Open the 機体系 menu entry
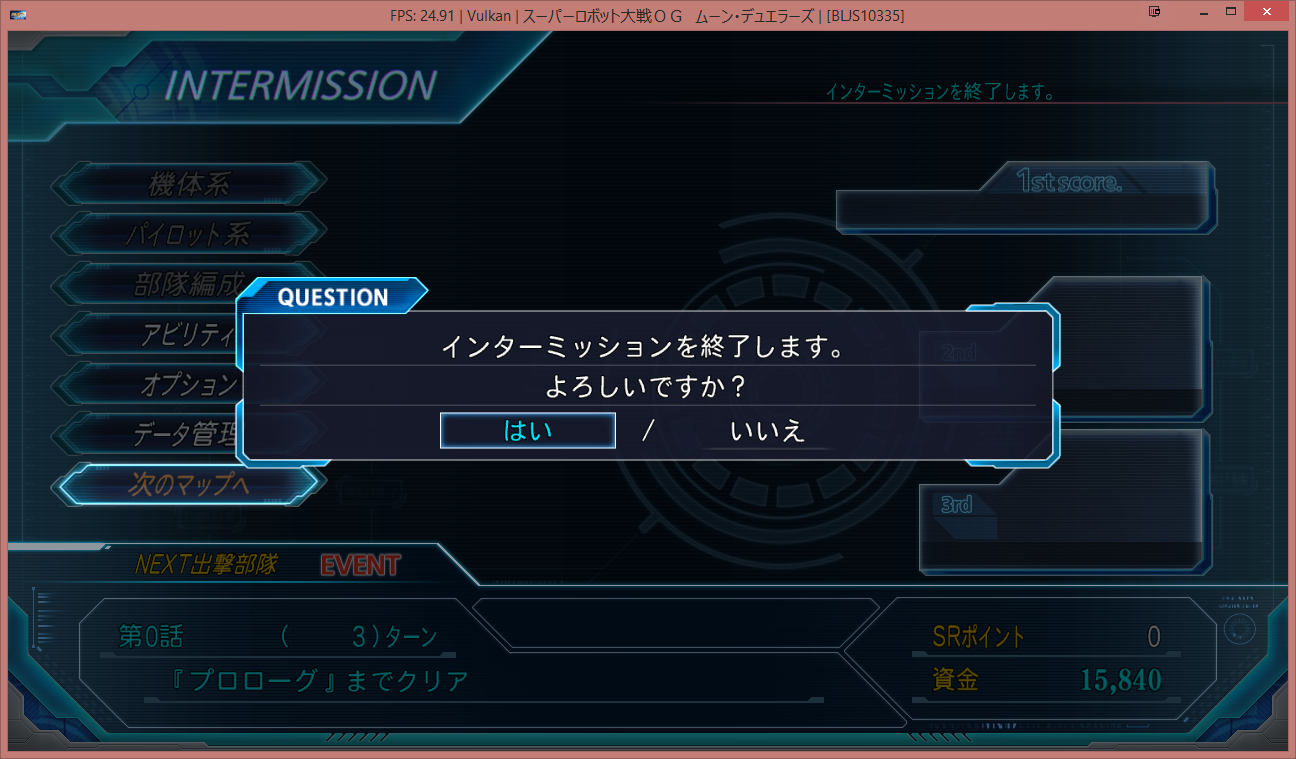Viewport: 1296px width, 759px height. [189, 184]
